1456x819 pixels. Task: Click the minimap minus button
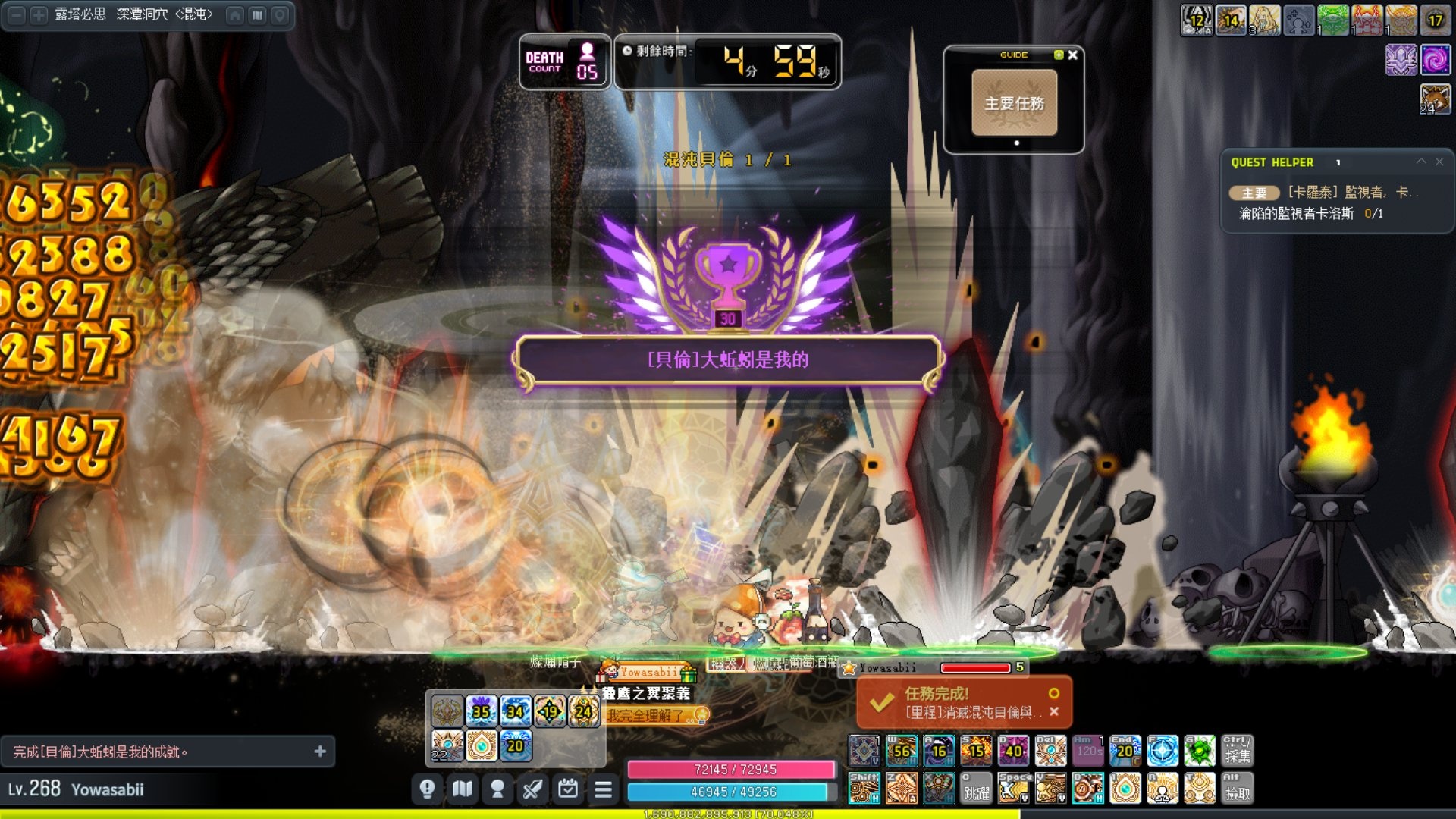pyautogui.click(x=17, y=15)
